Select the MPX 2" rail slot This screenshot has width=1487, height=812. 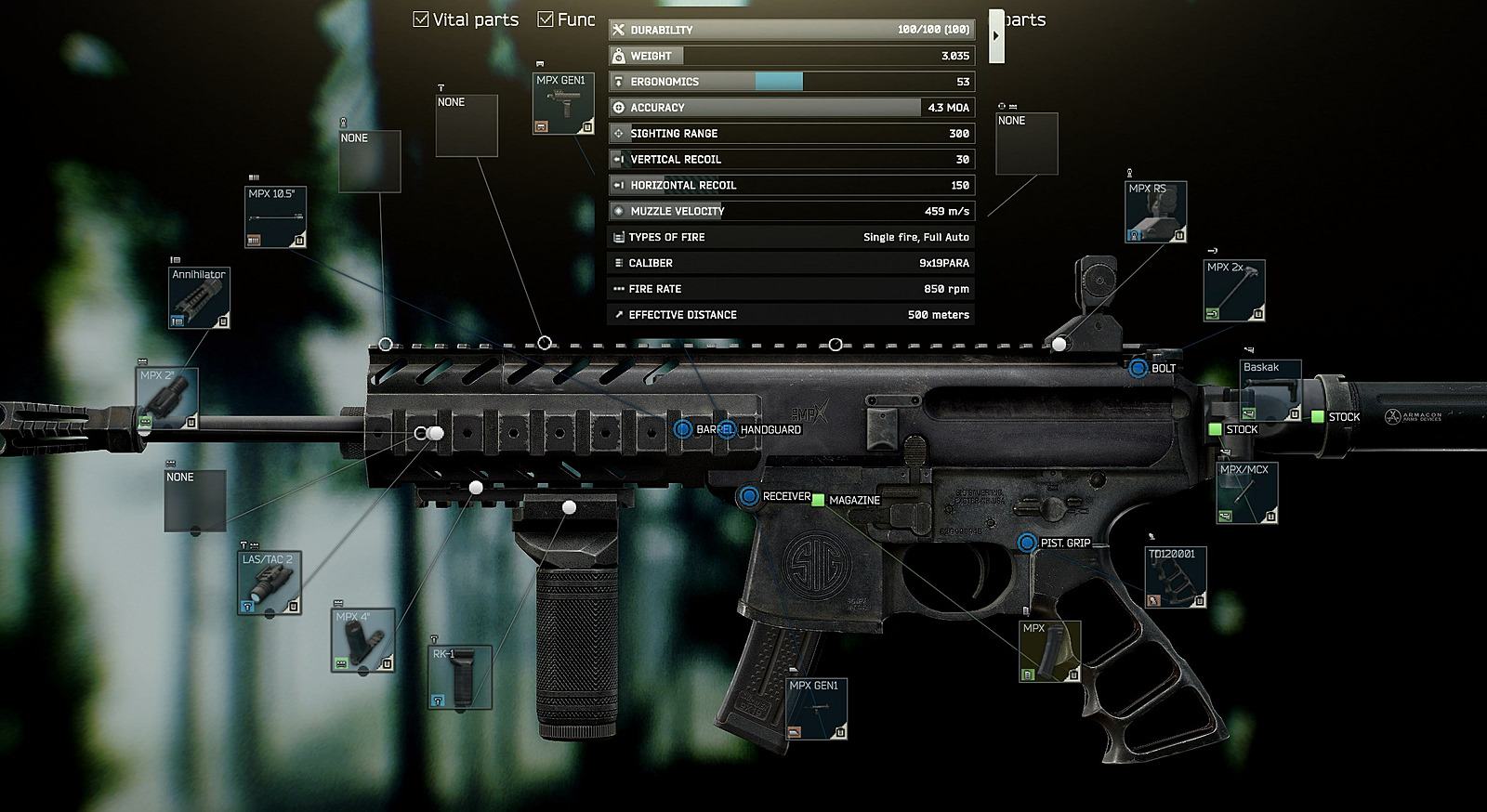167,399
